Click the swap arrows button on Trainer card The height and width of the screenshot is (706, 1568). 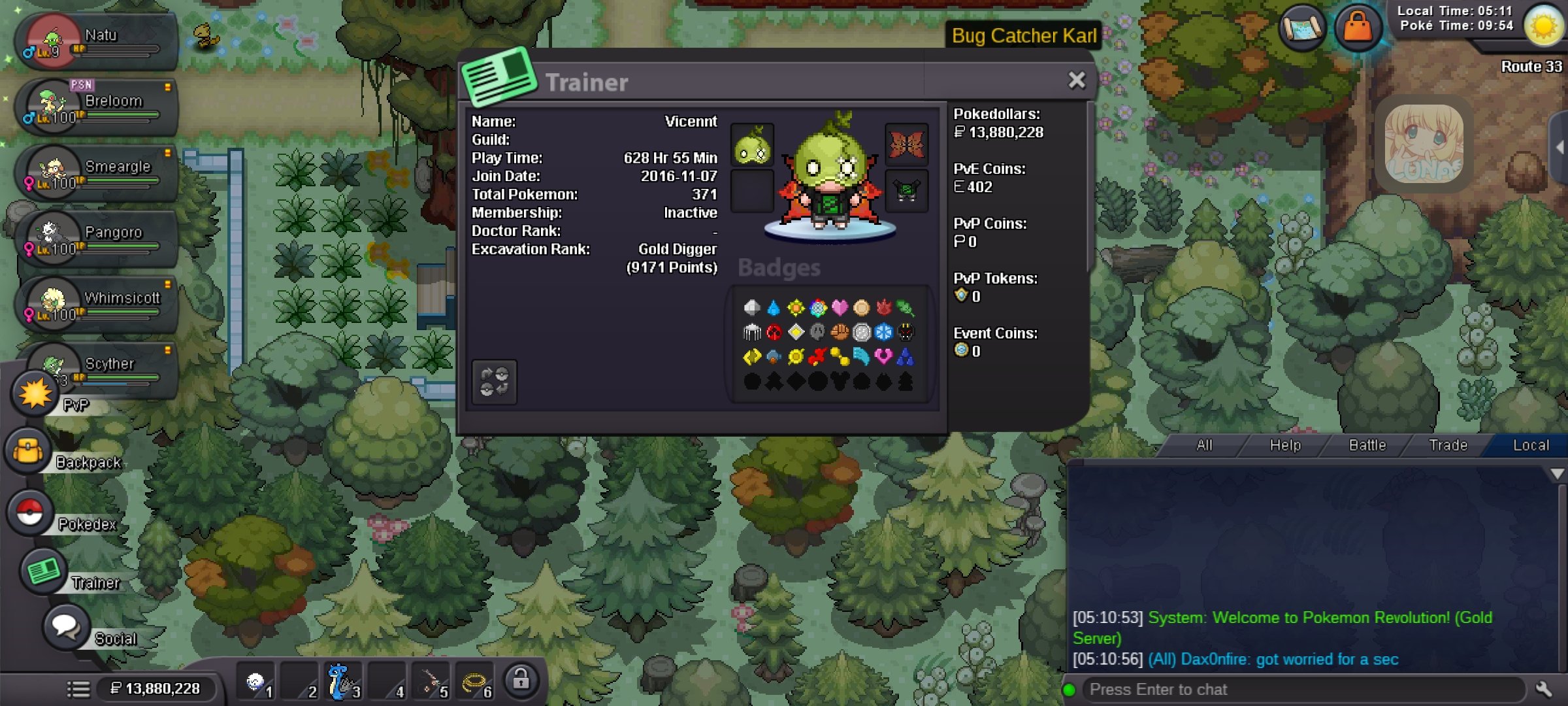point(494,382)
